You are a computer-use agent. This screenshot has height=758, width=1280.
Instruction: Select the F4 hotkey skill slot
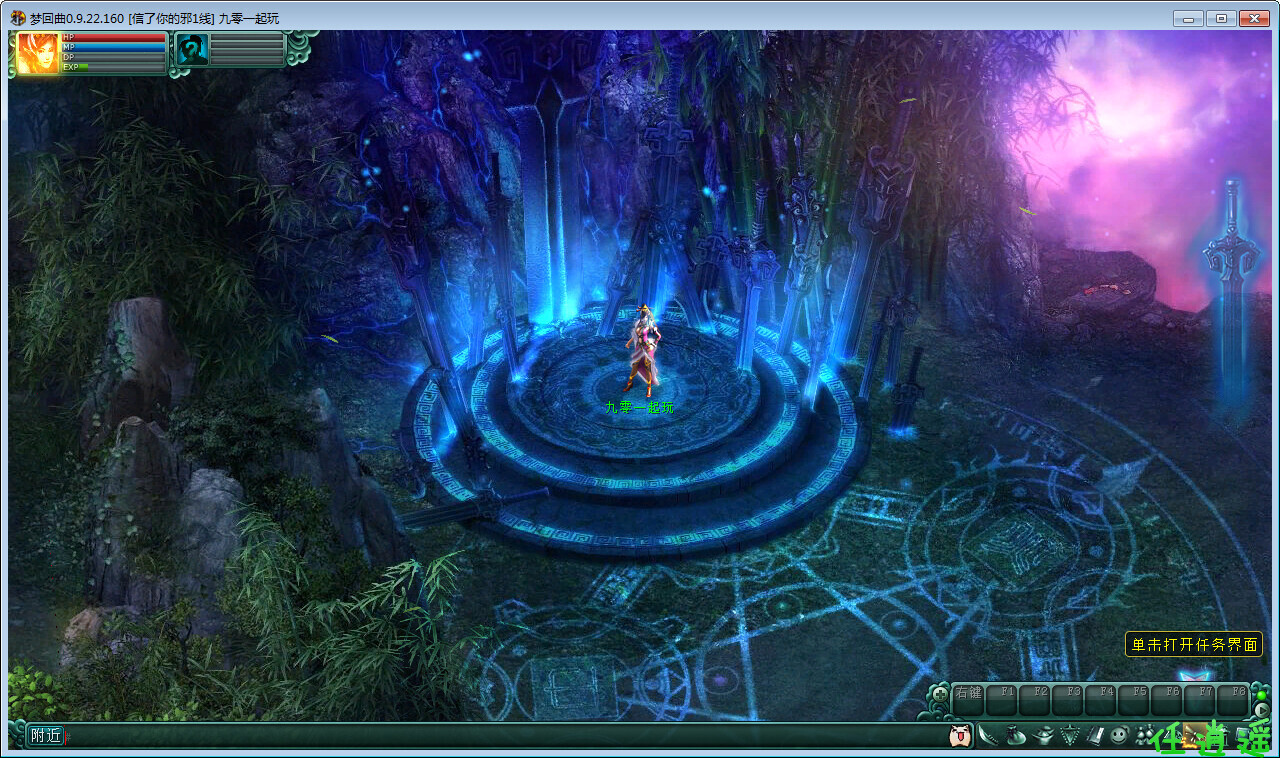tap(1101, 699)
